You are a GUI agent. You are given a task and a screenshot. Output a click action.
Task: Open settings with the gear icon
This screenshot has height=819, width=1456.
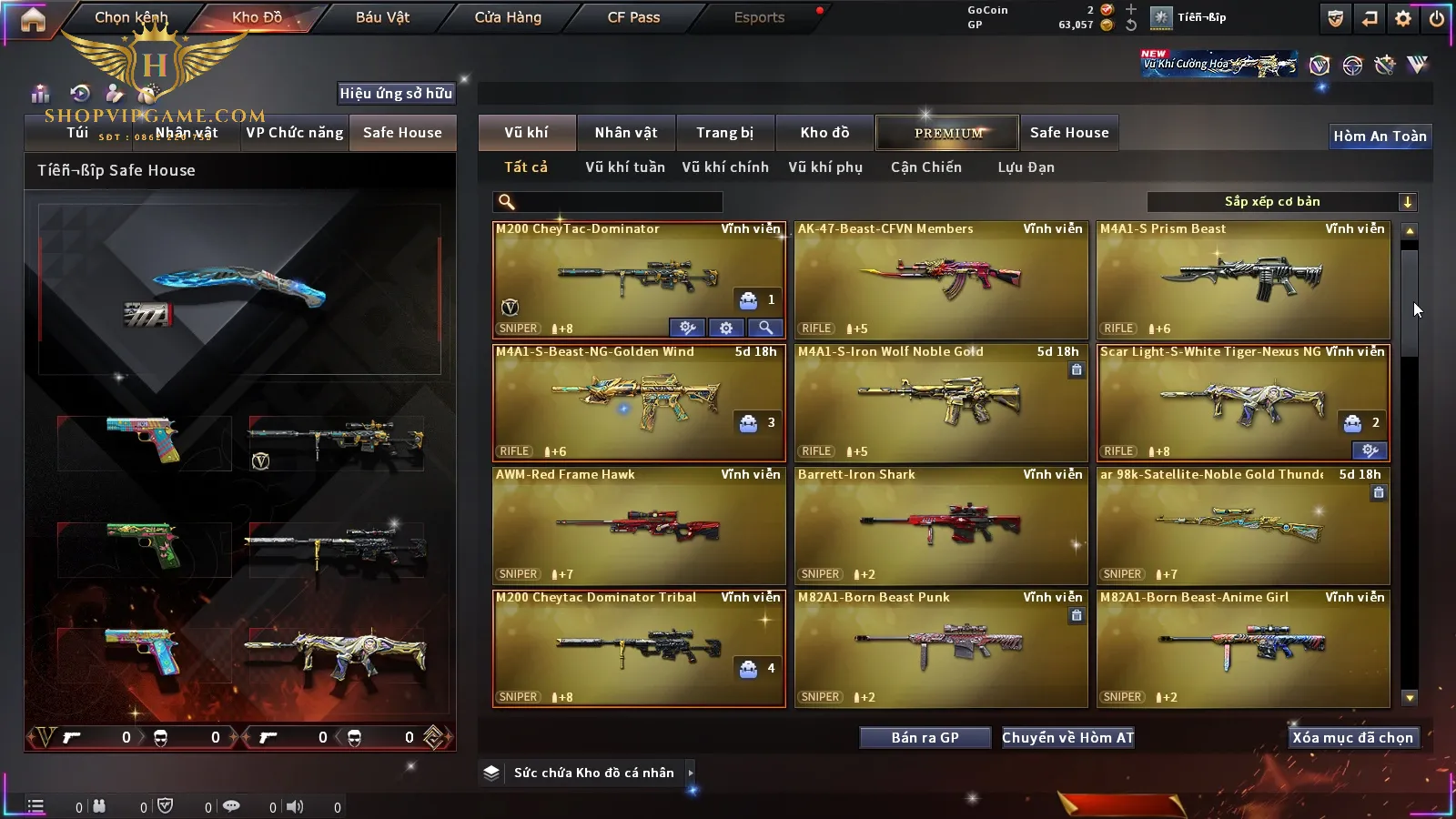1403,18
